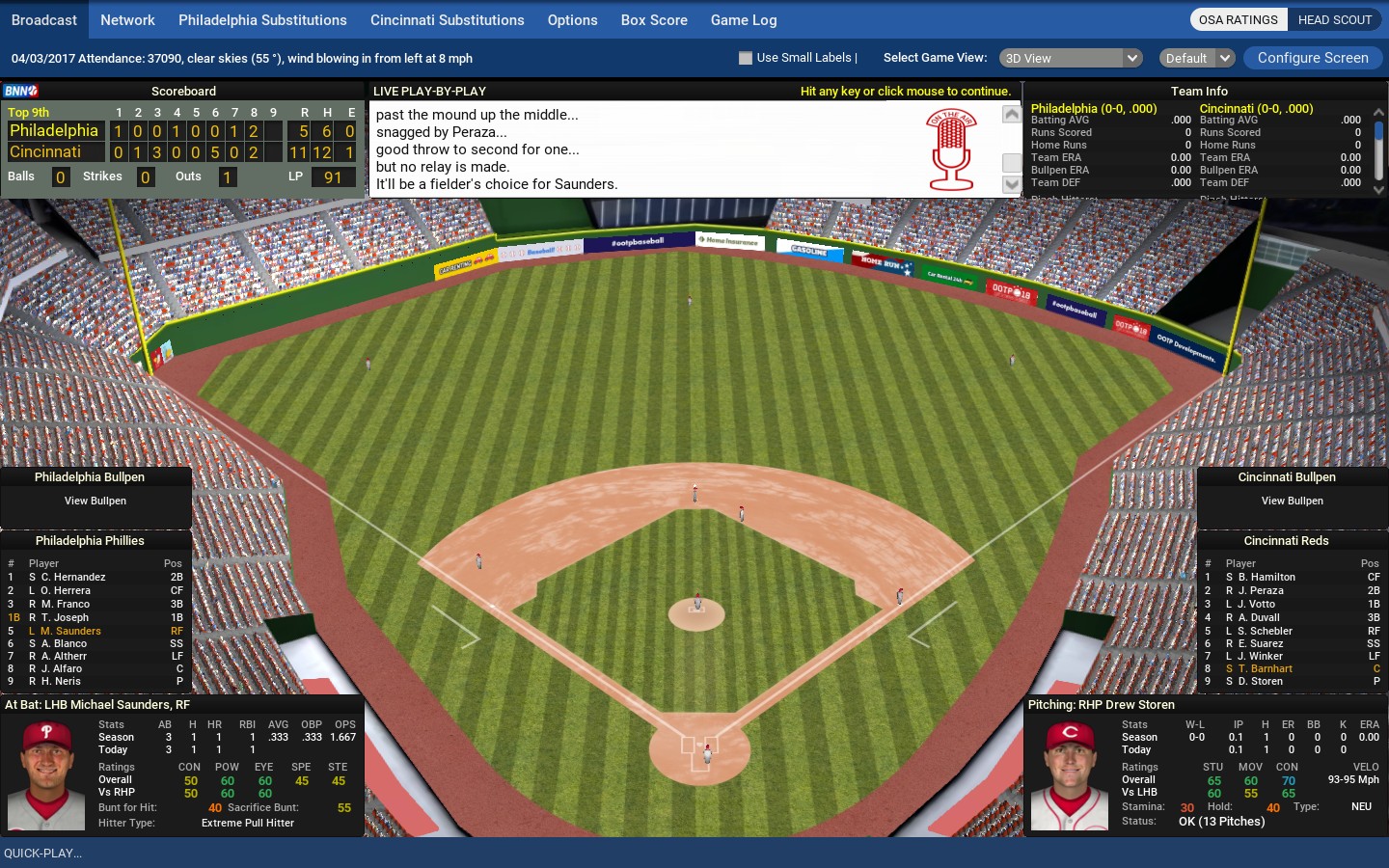View the Game Log
This screenshot has height=868, width=1389.
click(x=744, y=20)
